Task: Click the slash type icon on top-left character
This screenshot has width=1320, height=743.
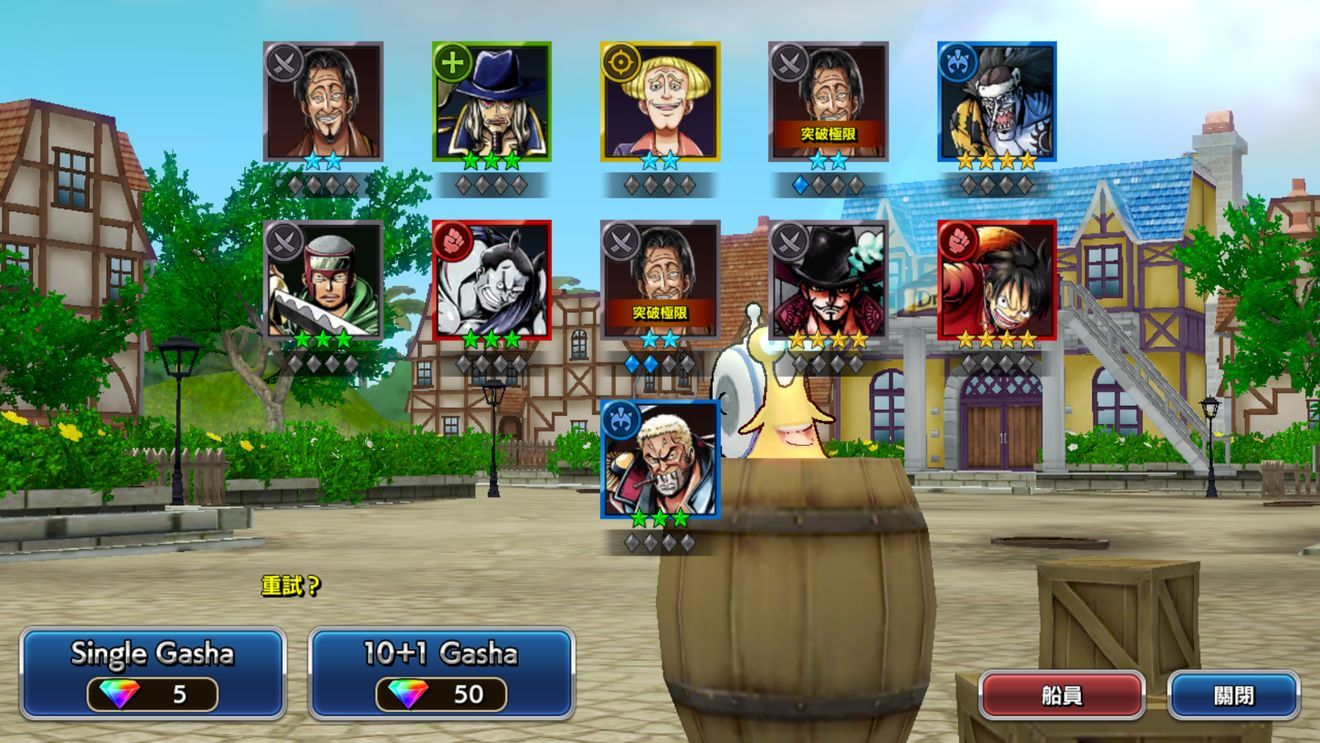Action: pyautogui.click(x=283, y=63)
